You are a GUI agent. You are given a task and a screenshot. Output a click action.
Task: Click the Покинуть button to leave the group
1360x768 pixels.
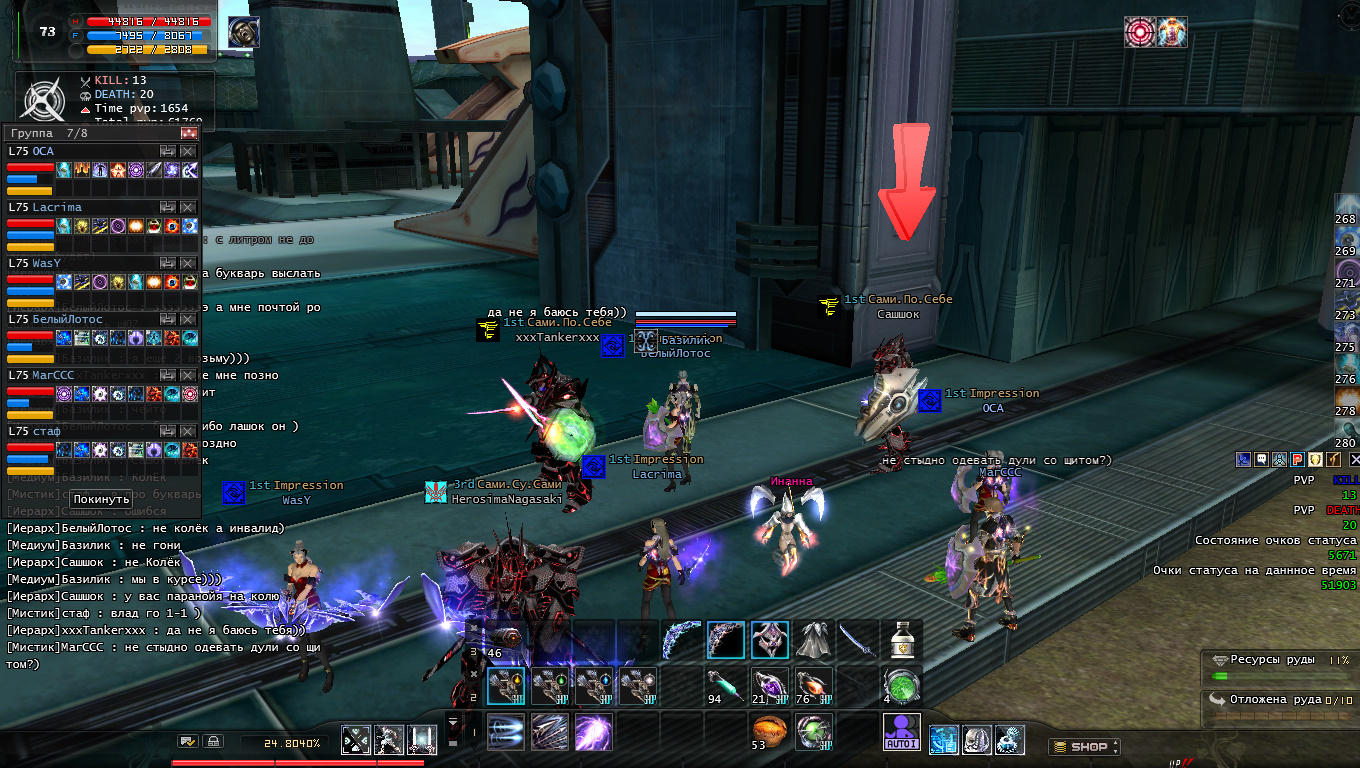102,499
